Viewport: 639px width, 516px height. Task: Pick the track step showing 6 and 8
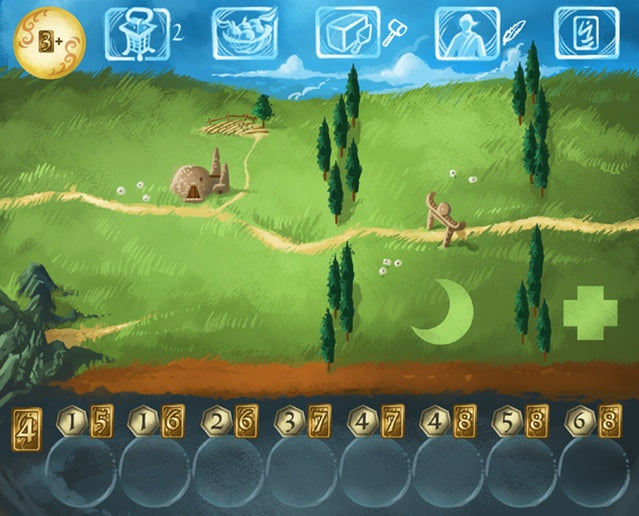coord(594,423)
